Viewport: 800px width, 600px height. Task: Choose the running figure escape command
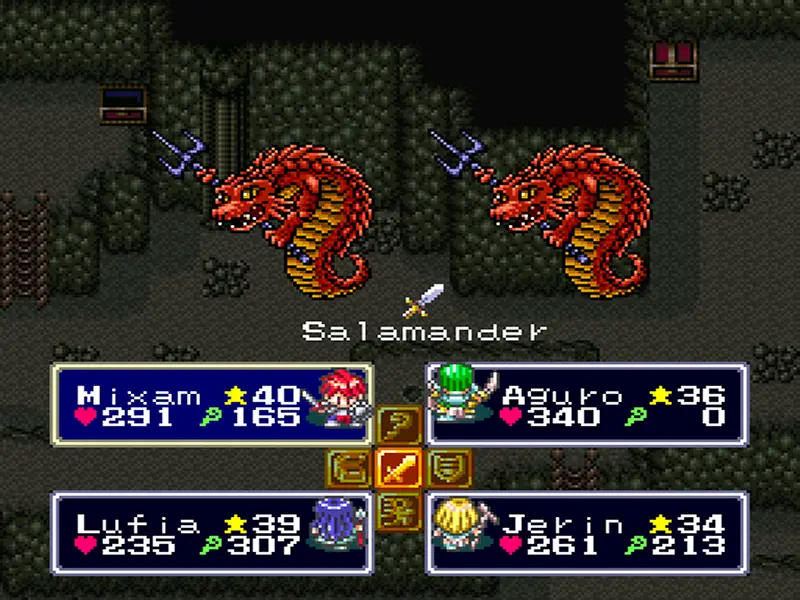(x=398, y=504)
